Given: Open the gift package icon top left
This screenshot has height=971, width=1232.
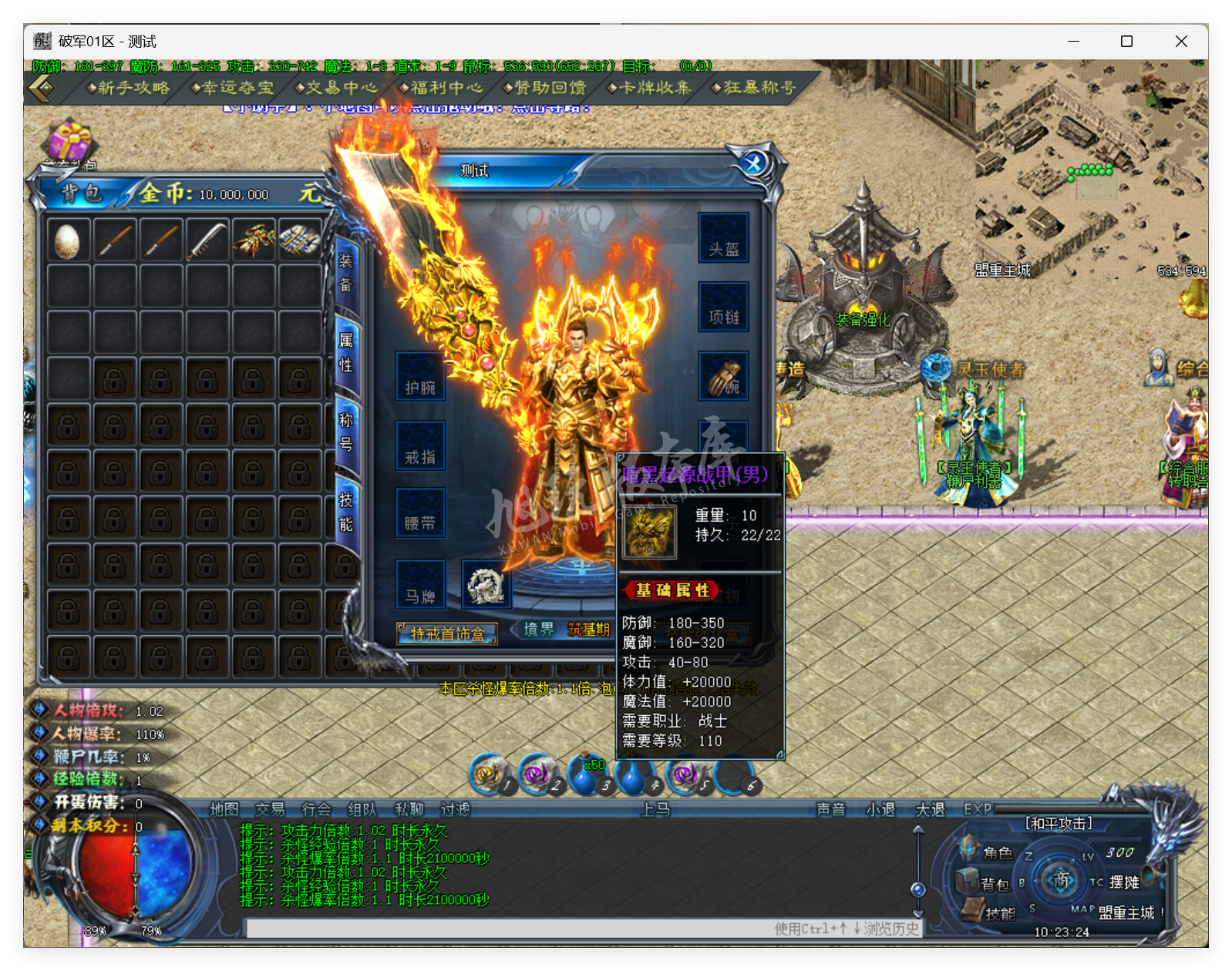Looking at the screenshot, I should [68, 140].
